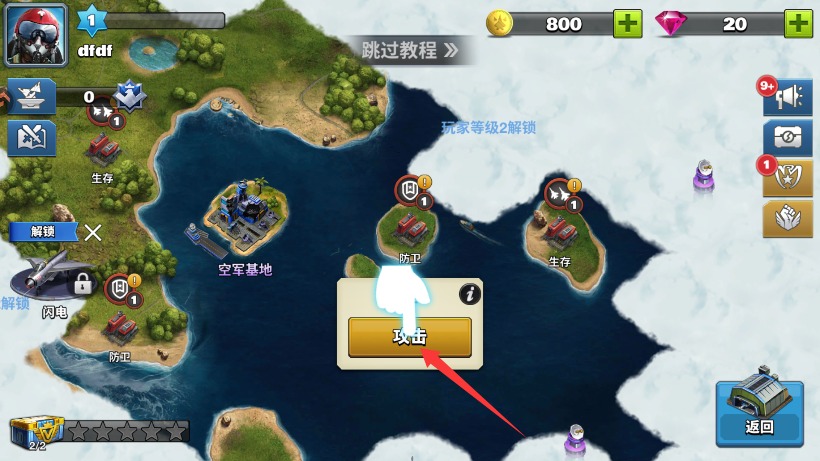Select the central 防卫 mission island marker

pyautogui.click(x=410, y=222)
